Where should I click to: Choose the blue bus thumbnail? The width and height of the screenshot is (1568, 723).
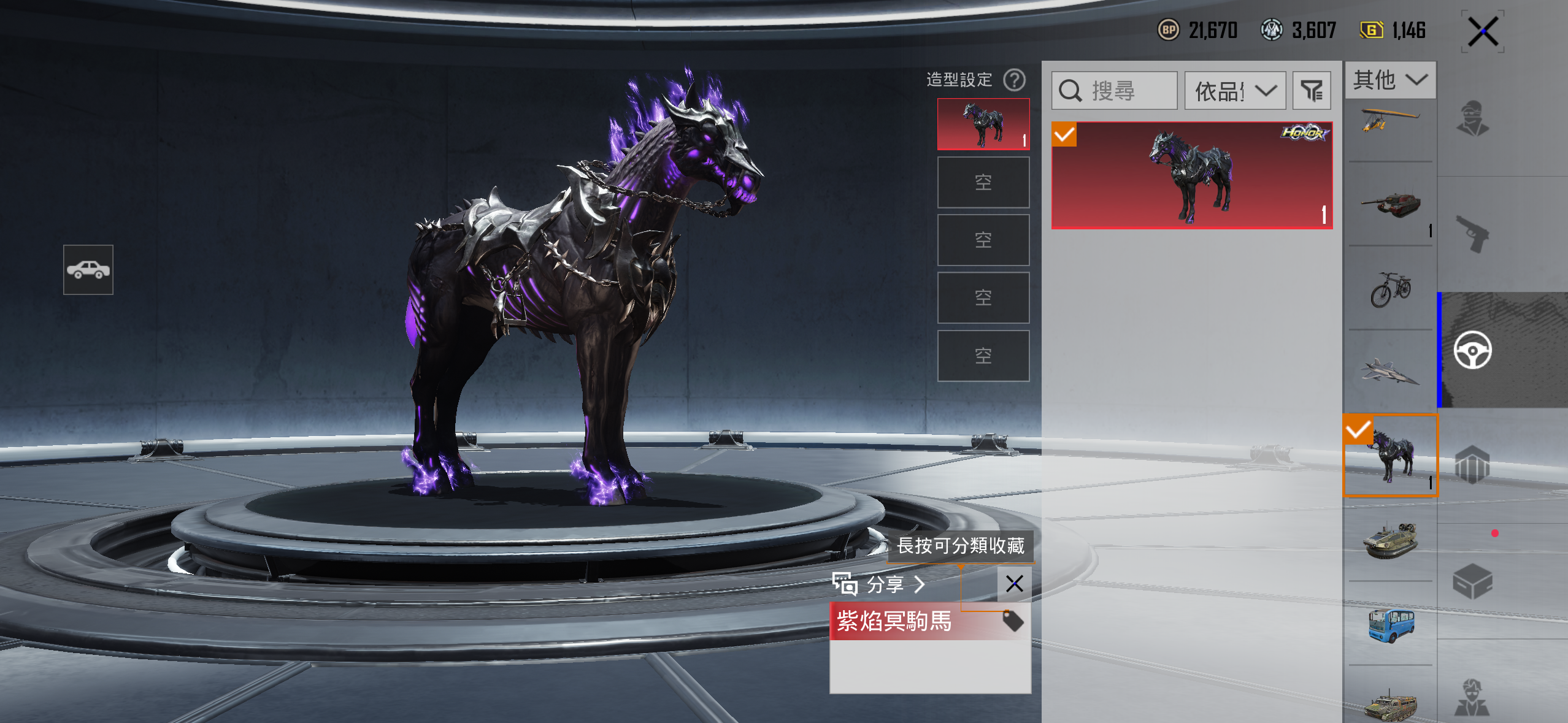point(1390,624)
